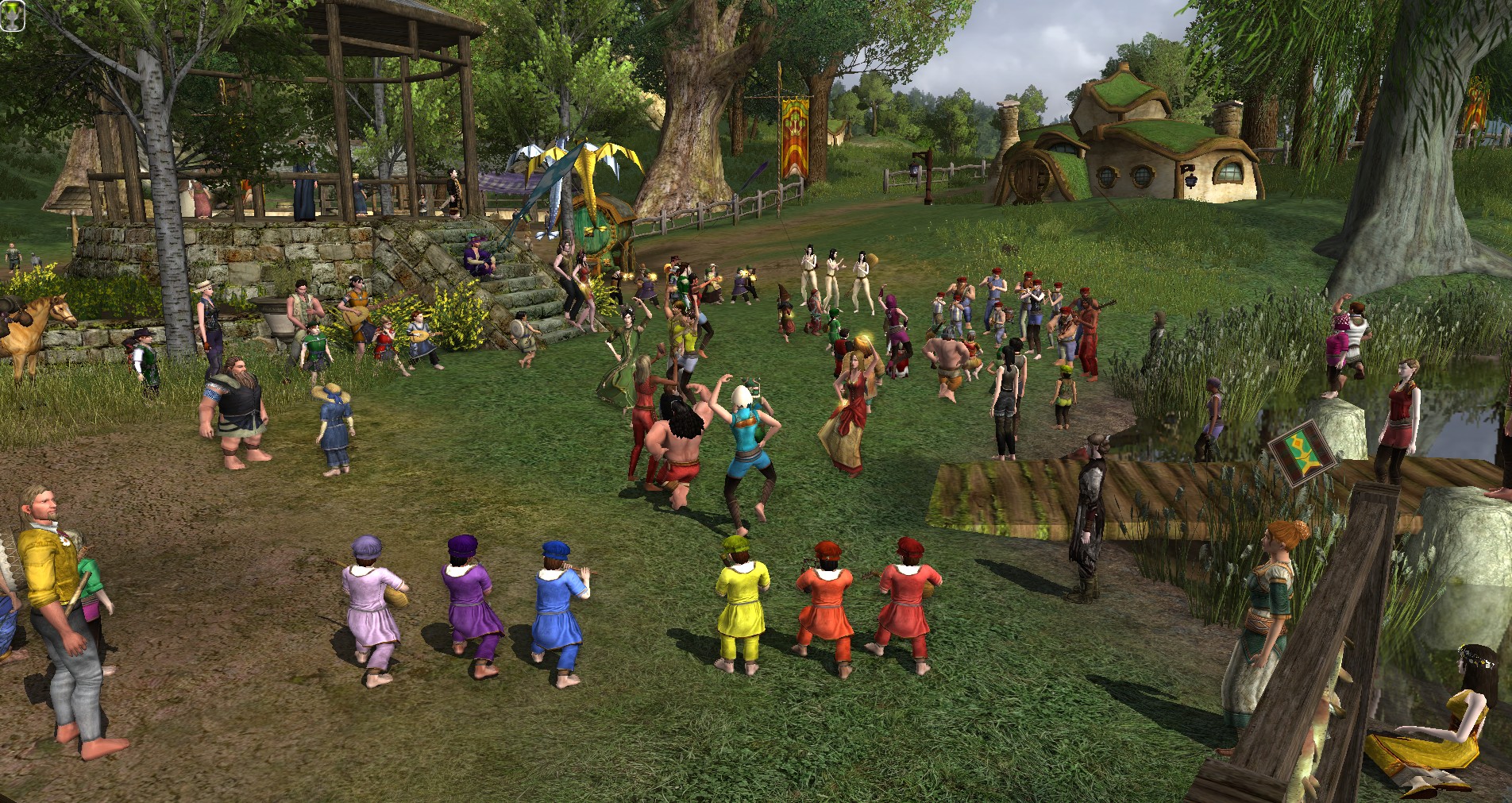Click the green goblet icon
1512x803 pixels.
13,16
